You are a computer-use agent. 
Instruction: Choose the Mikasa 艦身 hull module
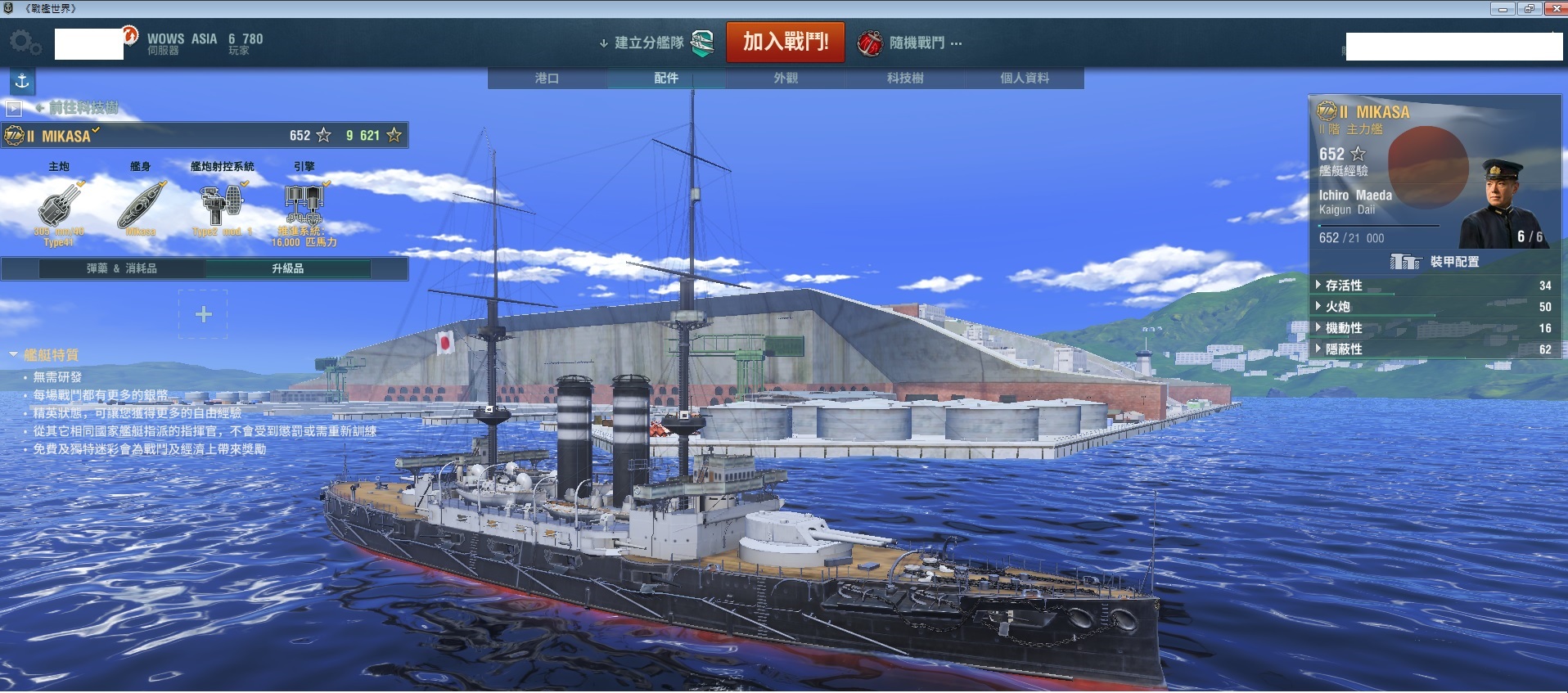tap(141, 205)
